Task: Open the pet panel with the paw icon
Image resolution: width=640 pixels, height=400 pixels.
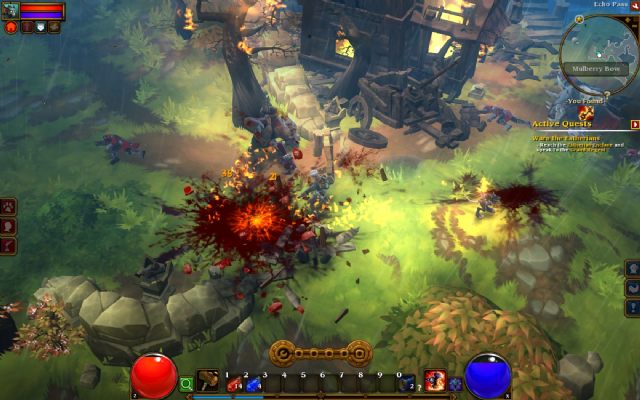Action: pos(8,207)
